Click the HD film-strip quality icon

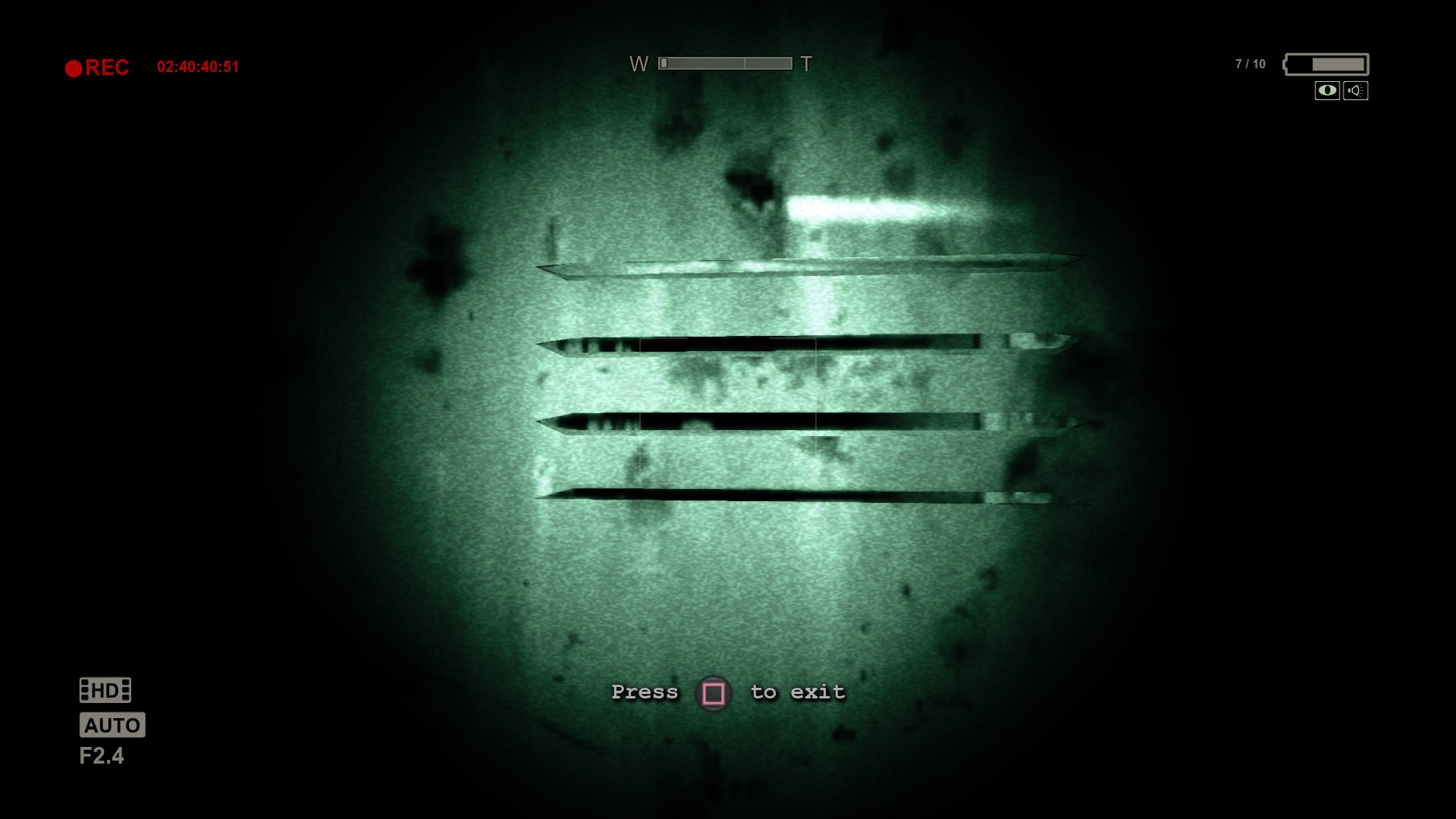click(104, 690)
